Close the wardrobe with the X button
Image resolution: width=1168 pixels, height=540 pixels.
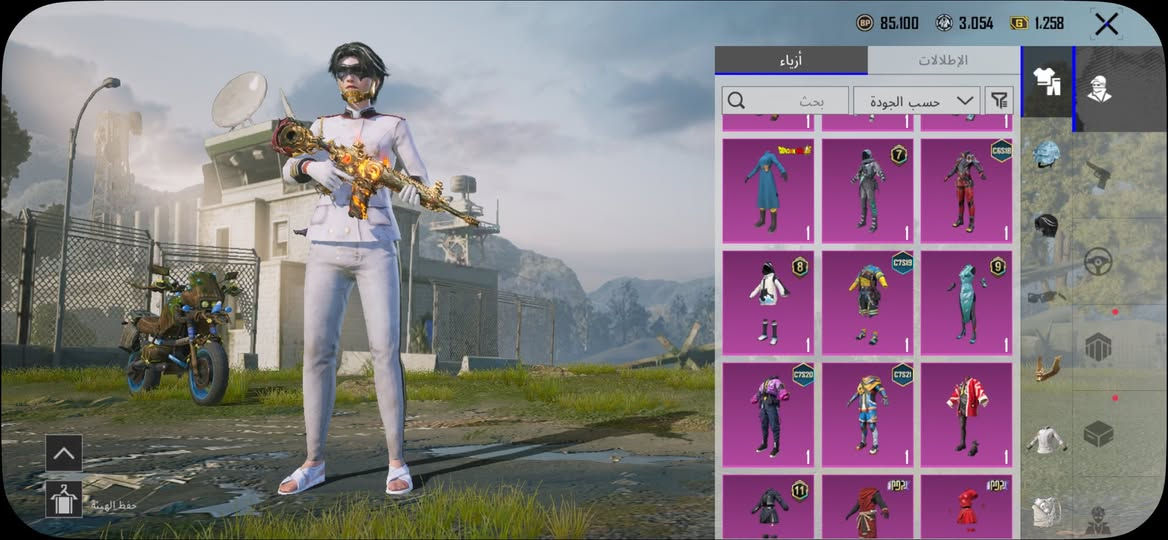(1106, 24)
